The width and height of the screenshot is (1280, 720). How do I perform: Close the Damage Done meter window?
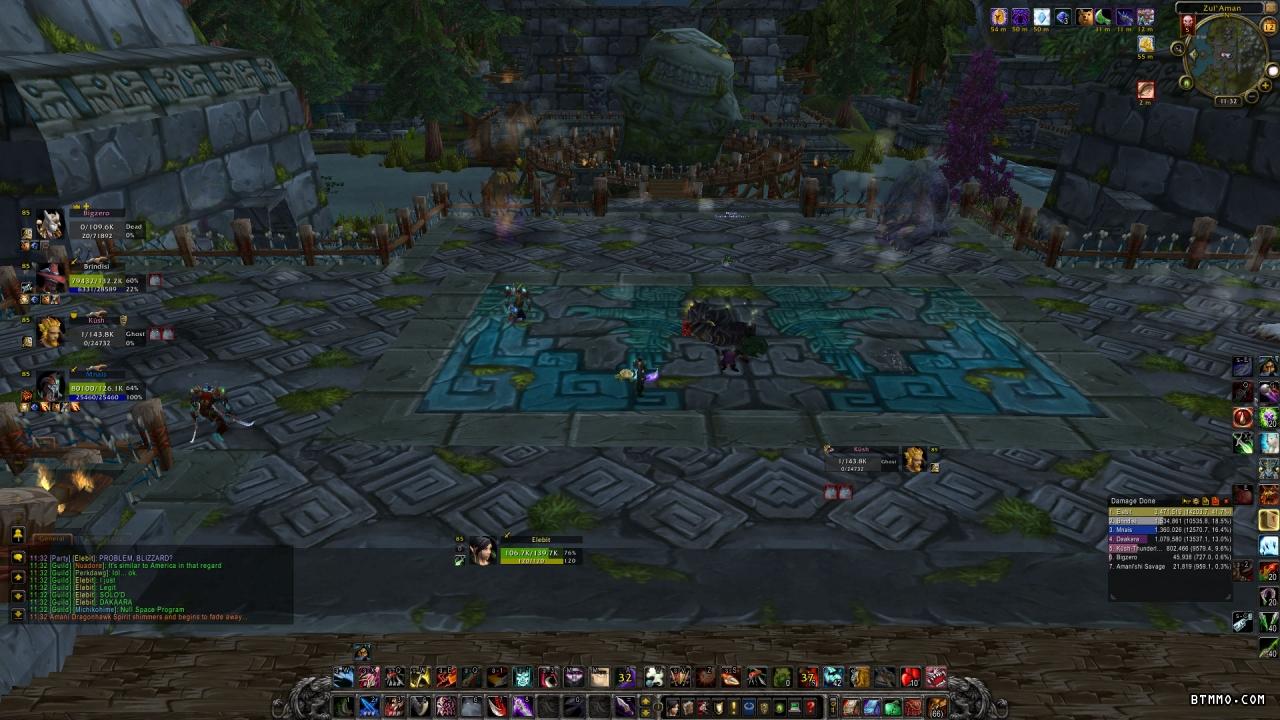point(1227,501)
